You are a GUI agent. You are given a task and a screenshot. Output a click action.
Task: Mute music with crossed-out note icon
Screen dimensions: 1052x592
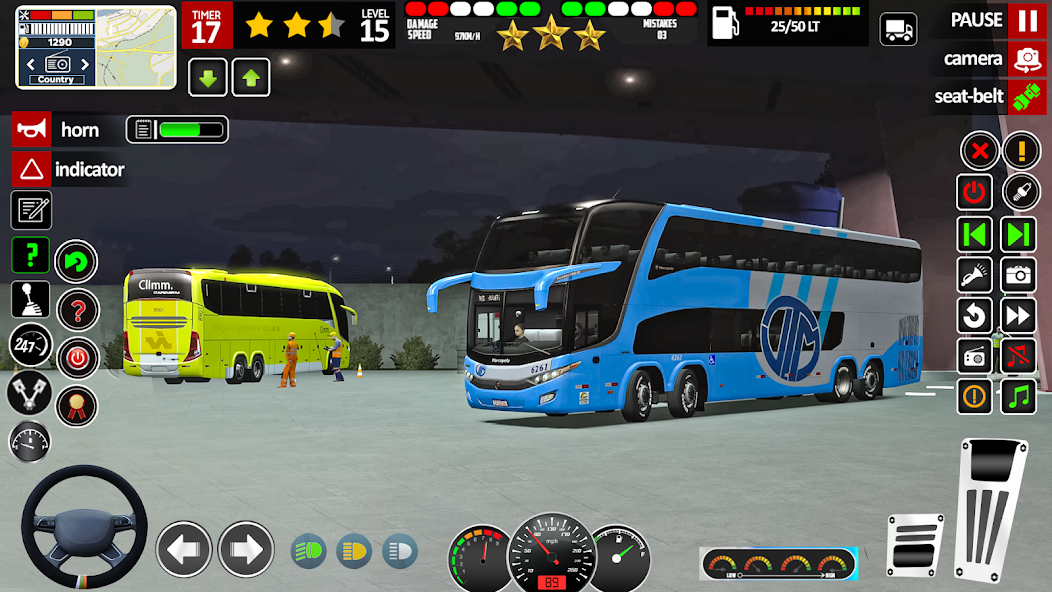point(1019,355)
